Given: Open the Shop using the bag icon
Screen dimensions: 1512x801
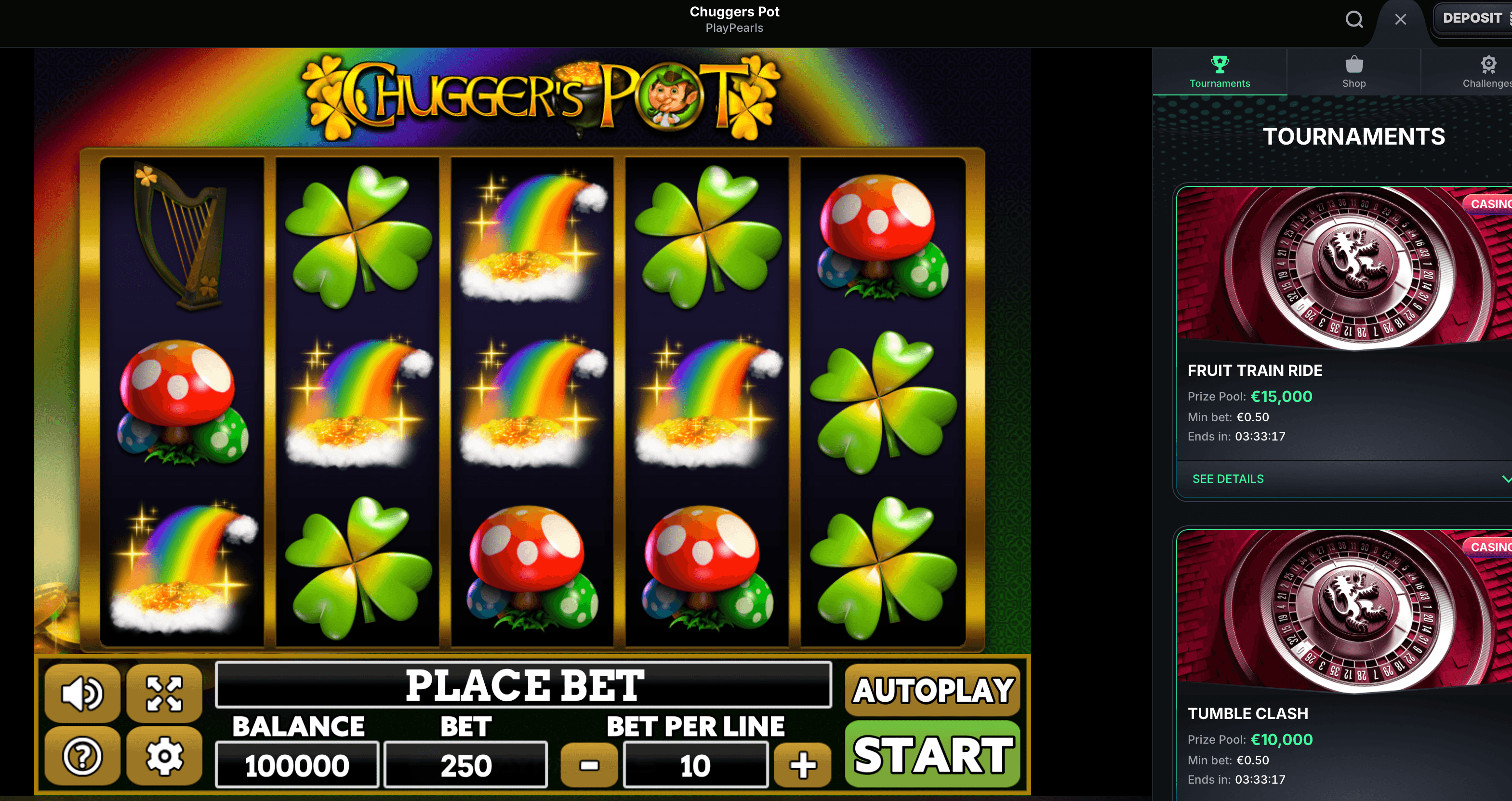Looking at the screenshot, I should (1353, 65).
